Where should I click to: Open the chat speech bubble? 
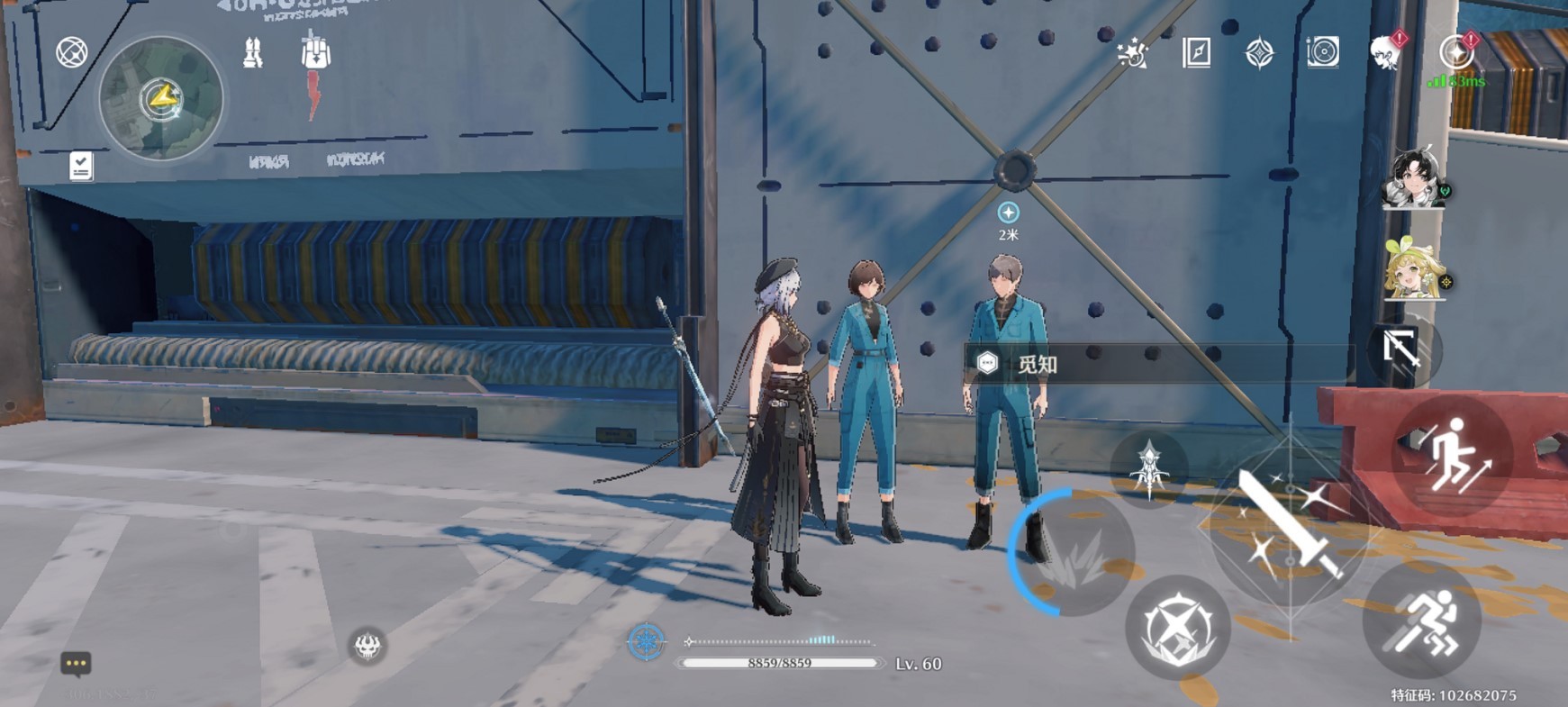tap(76, 664)
